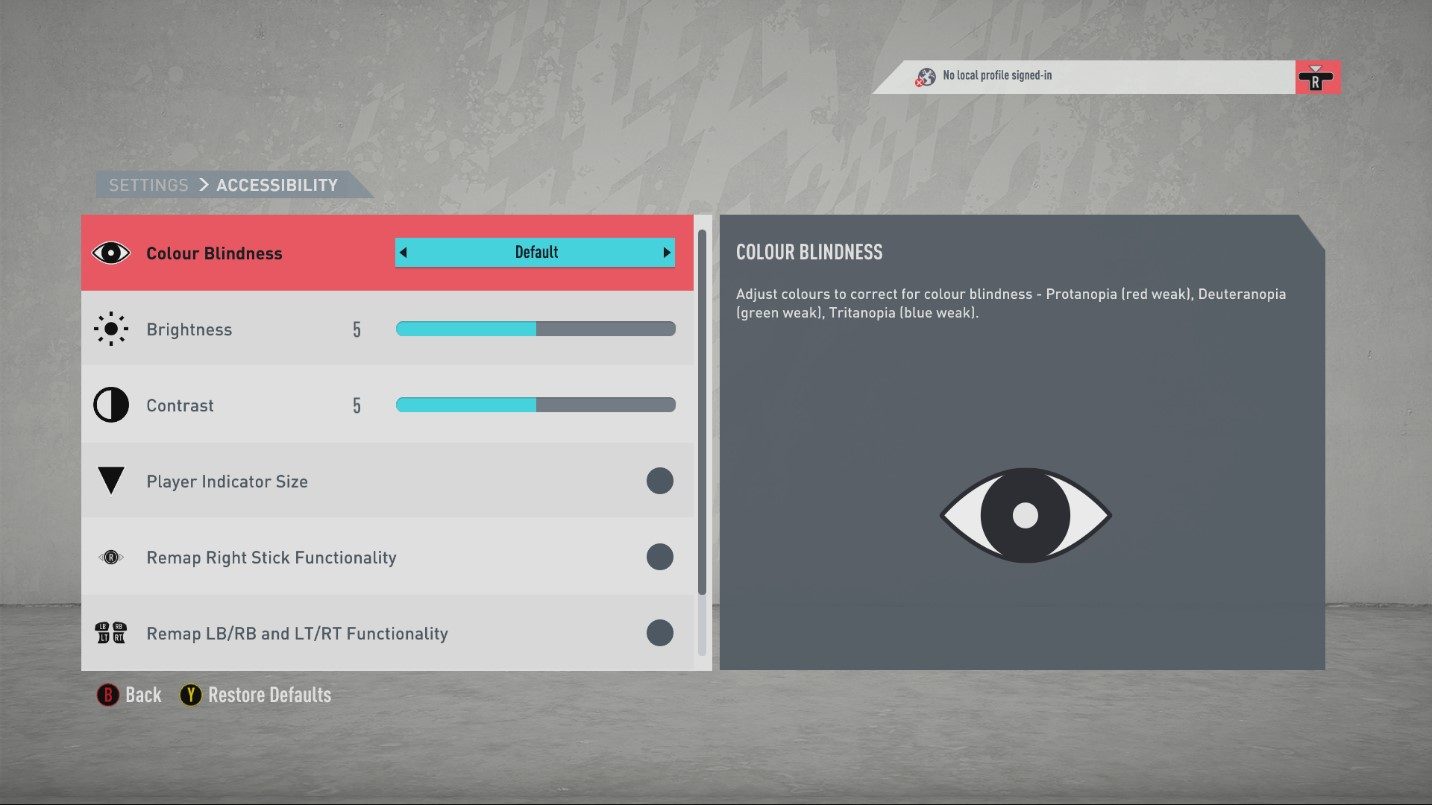Select the SETTINGS breadcrumb item
The image size is (1432, 805).
[x=148, y=184]
